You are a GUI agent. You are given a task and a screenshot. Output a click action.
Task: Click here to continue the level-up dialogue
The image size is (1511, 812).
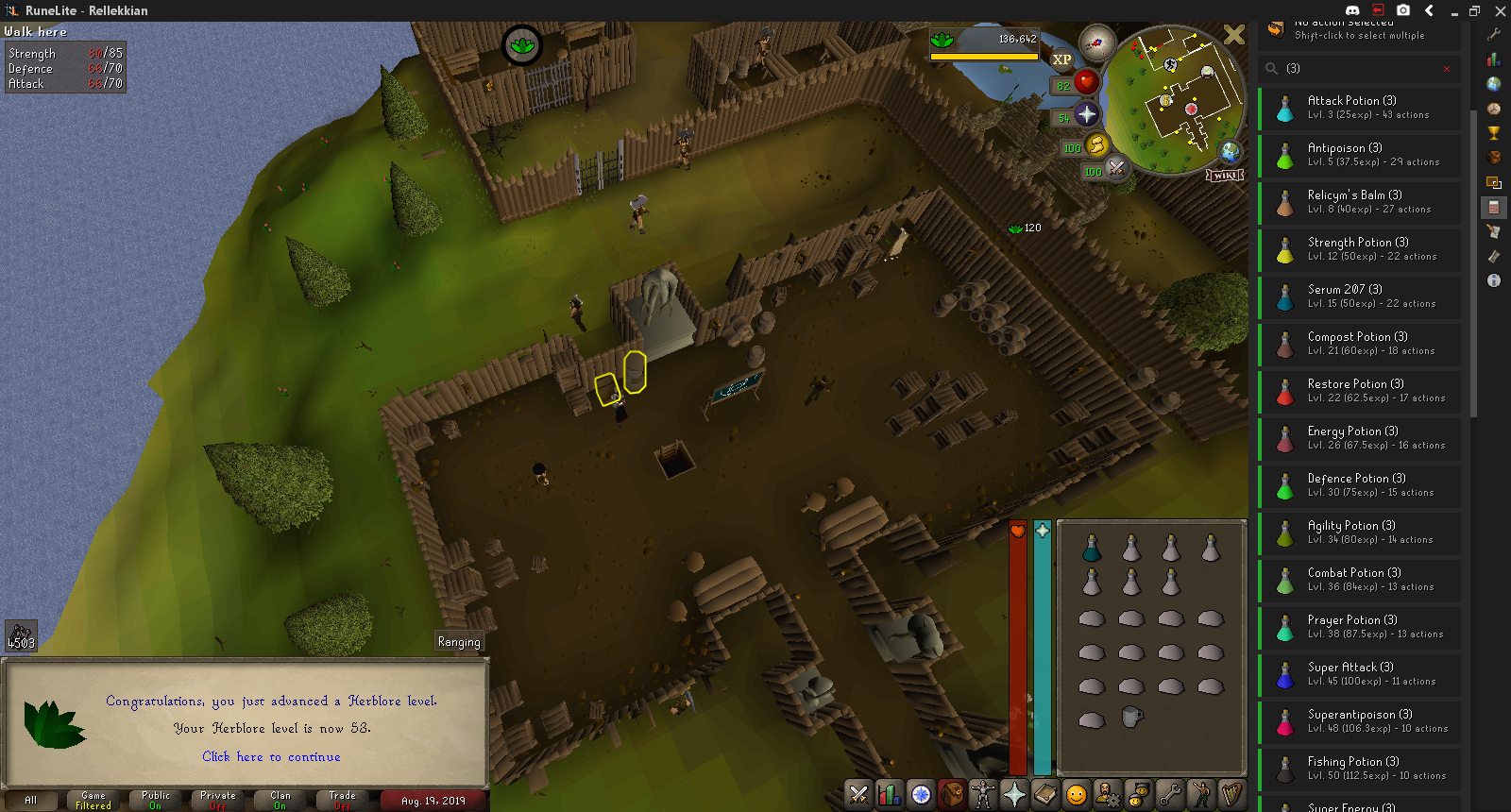click(x=271, y=757)
